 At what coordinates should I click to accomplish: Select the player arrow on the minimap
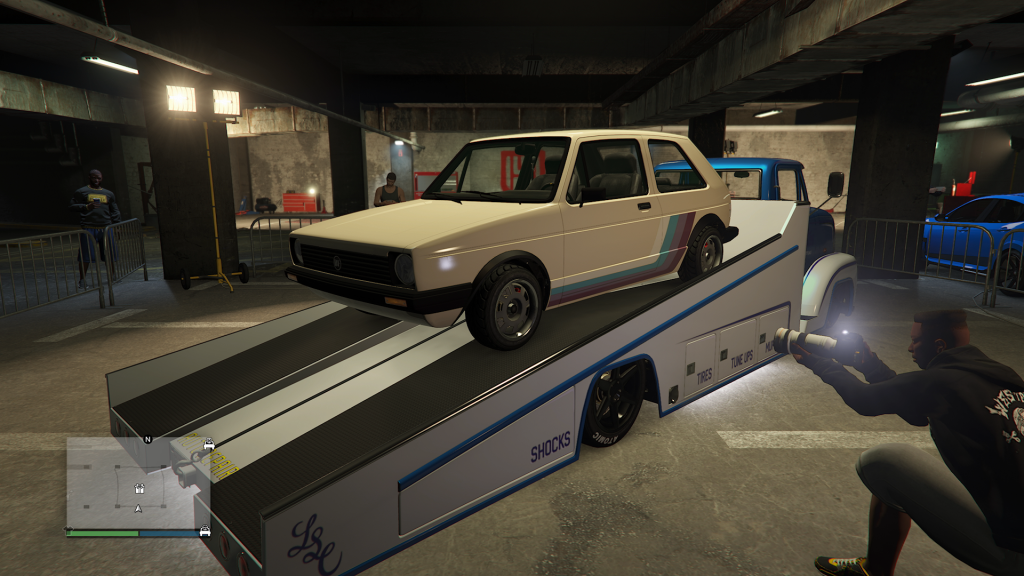[x=138, y=509]
